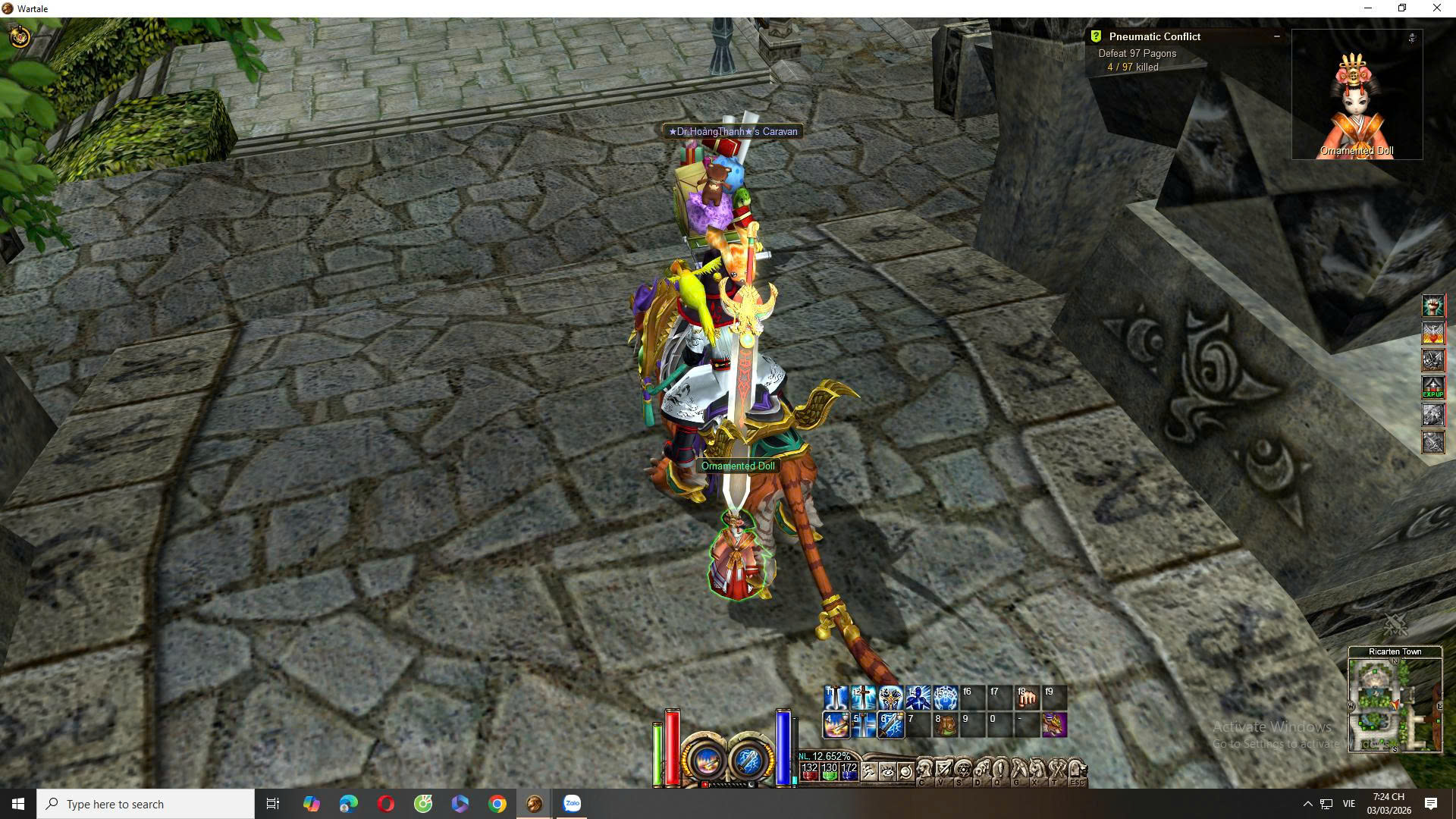This screenshot has width=1456, height=819.
Task: Toggle the eye icon button
Action: pos(887,772)
